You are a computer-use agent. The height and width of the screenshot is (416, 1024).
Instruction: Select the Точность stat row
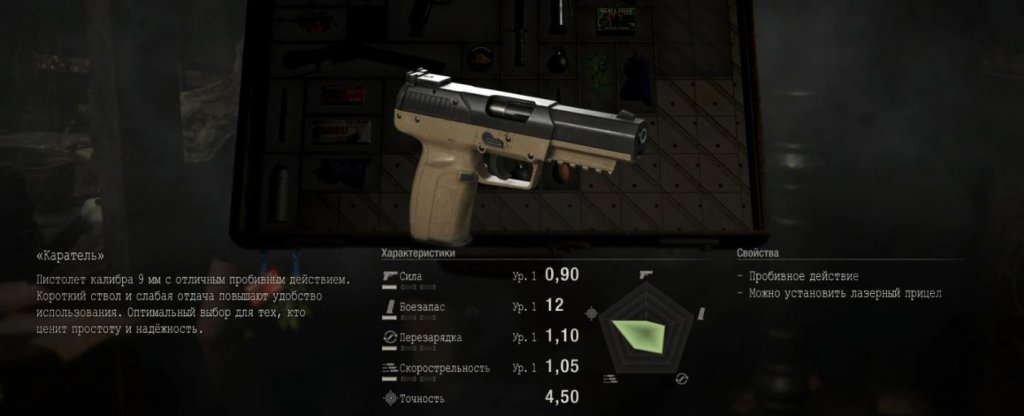point(480,398)
